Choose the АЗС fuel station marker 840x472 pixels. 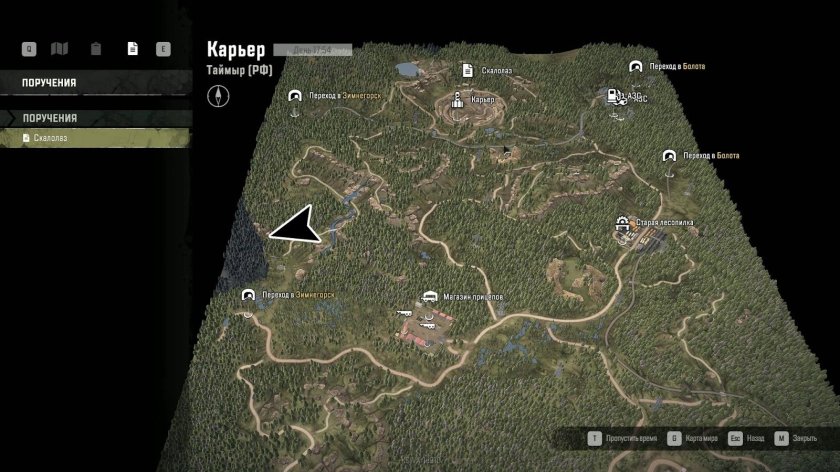[607, 96]
